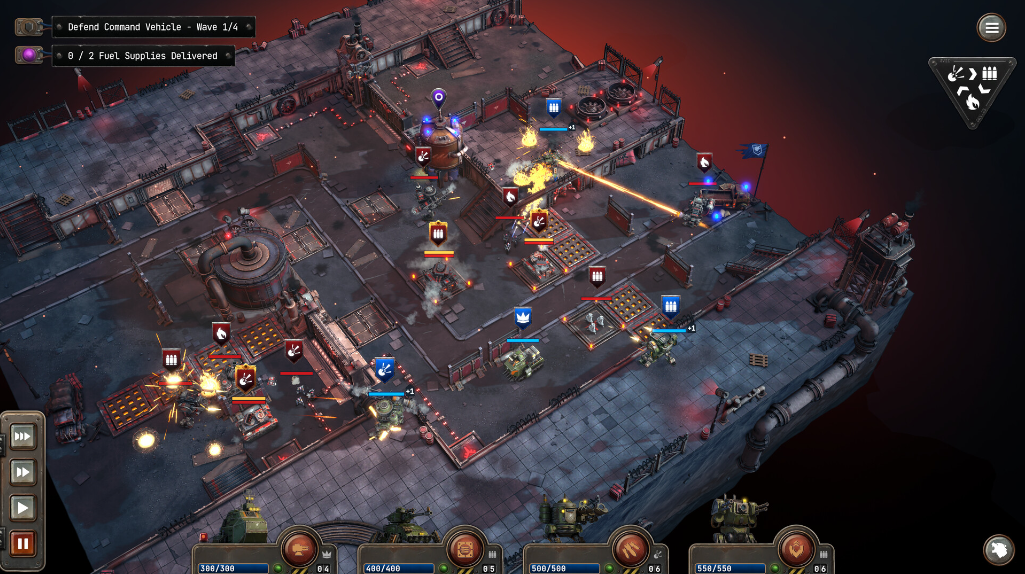This screenshot has height=574, width=1025.
Task: Open the round button in the bottom-right corner
Action: [x=998, y=549]
